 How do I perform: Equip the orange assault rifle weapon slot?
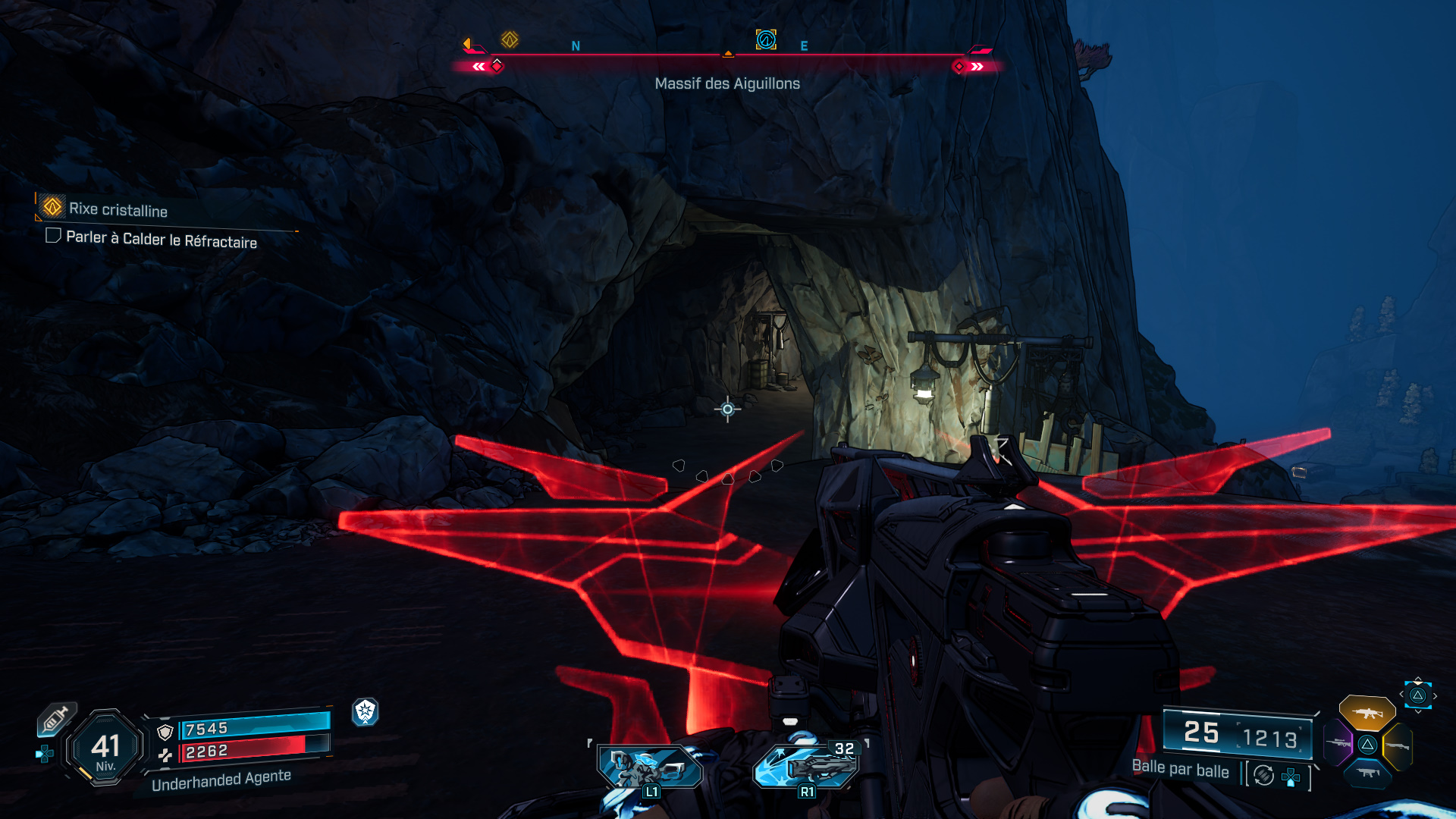point(1367,713)
